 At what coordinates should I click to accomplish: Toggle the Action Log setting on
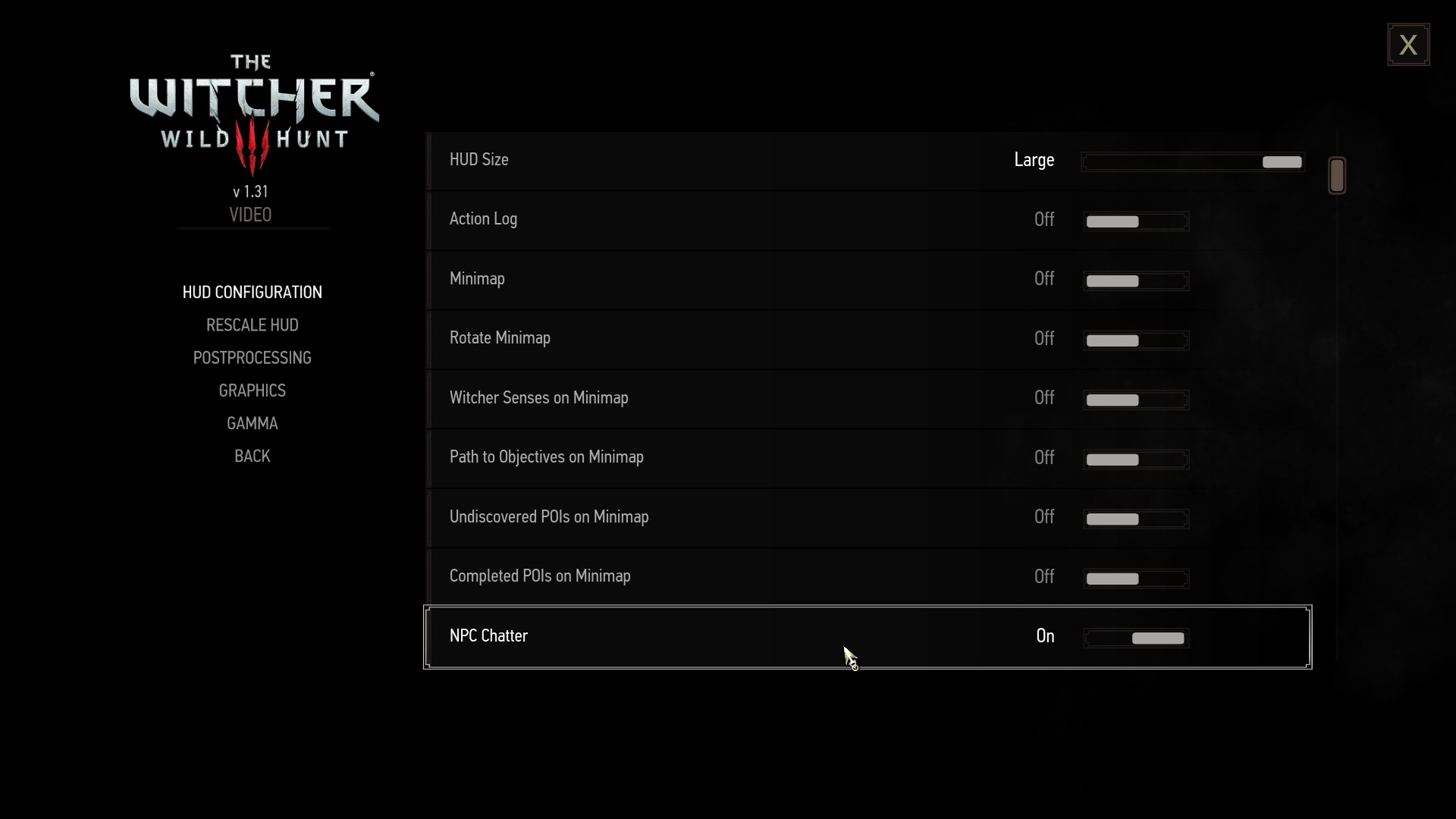click(1135, 221)
